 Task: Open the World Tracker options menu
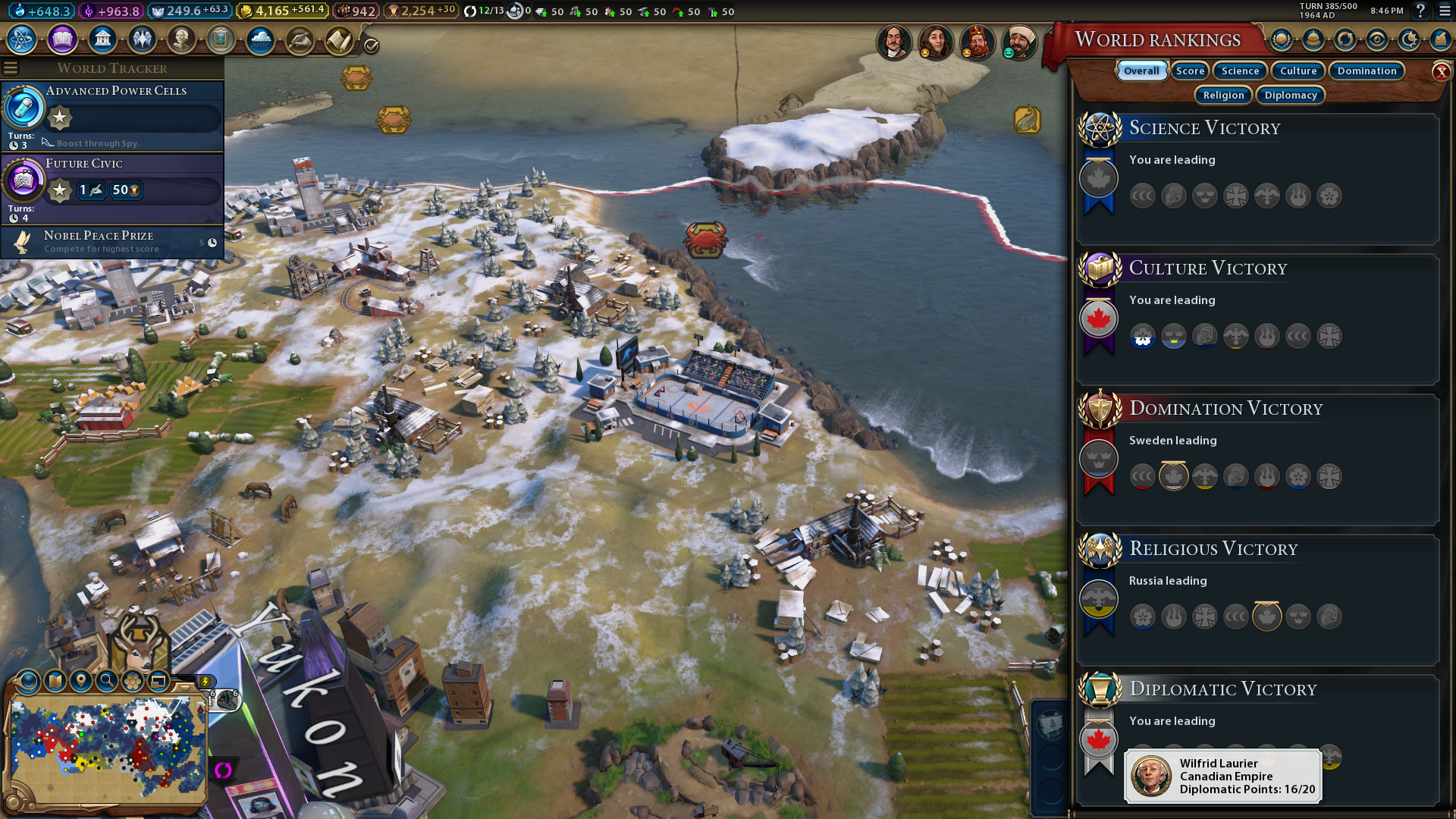(x=11, y=68)
